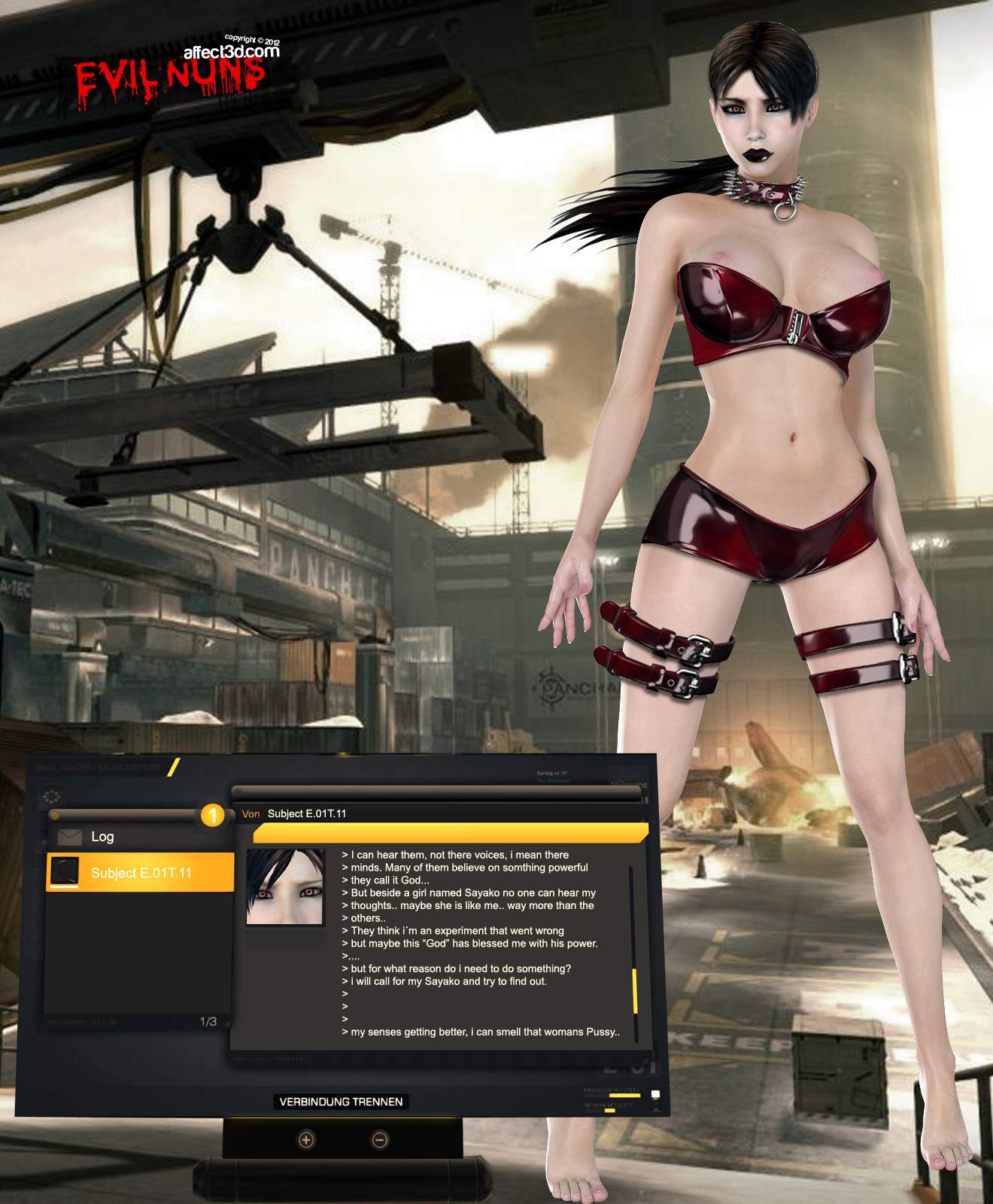Click the sender portrait thumbnail
Image resolution: width=993 pixels, height=1204 pixels.
pyautogui.click(x=285, y=887)
